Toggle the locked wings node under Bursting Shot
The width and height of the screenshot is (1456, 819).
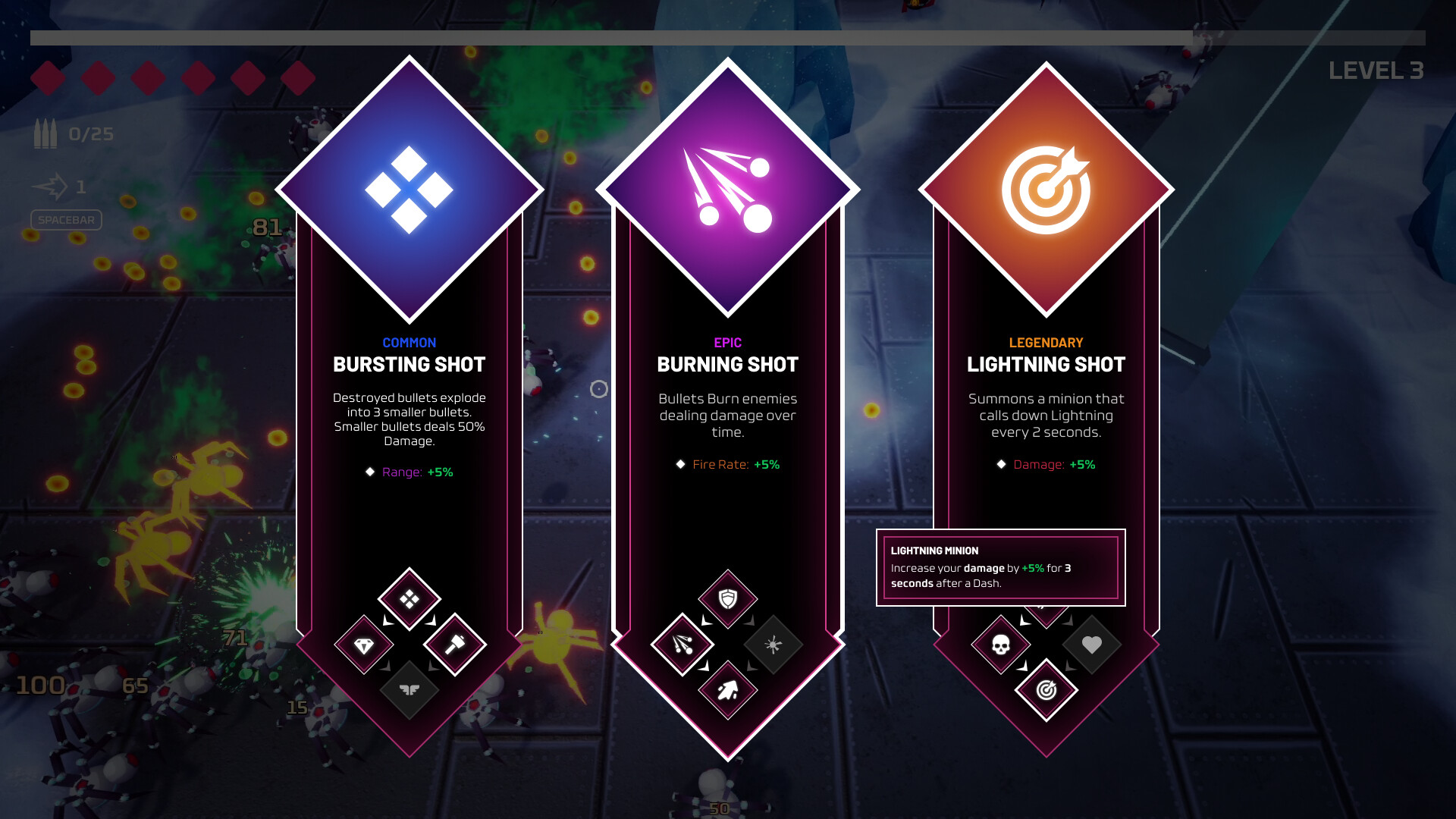409,692
